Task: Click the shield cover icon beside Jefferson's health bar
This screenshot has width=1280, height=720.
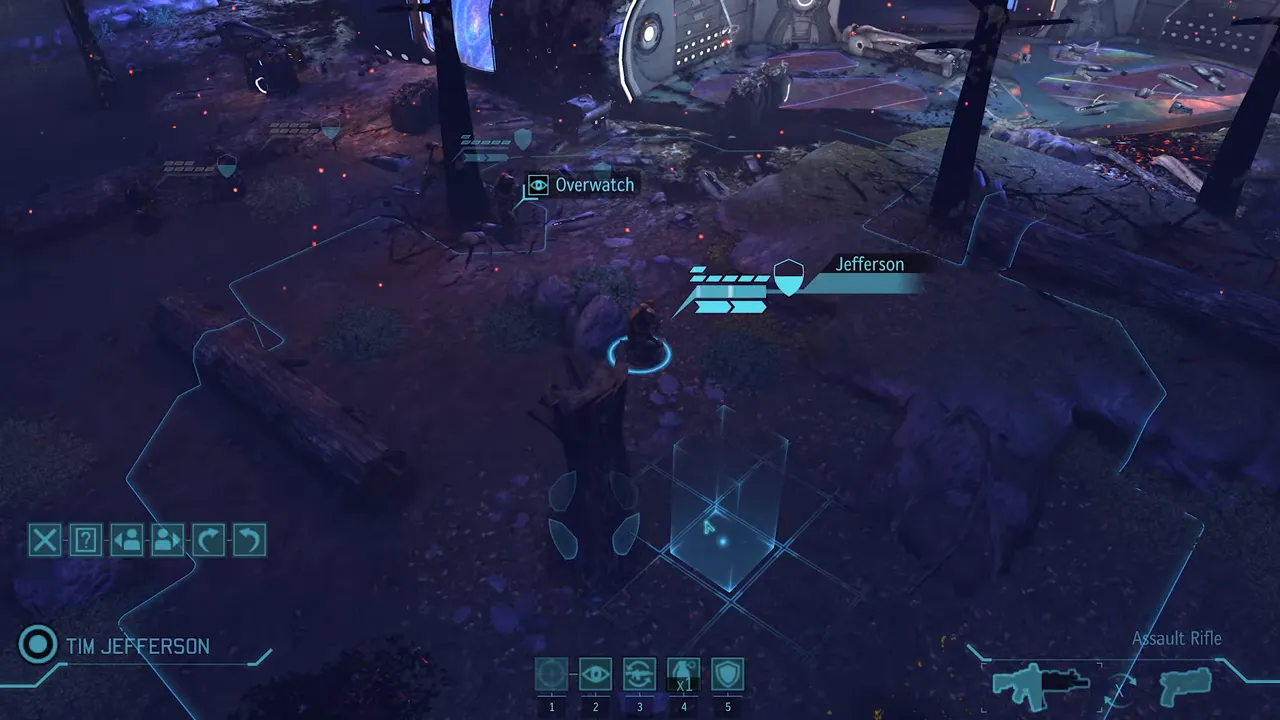Action: pos(789,278)
